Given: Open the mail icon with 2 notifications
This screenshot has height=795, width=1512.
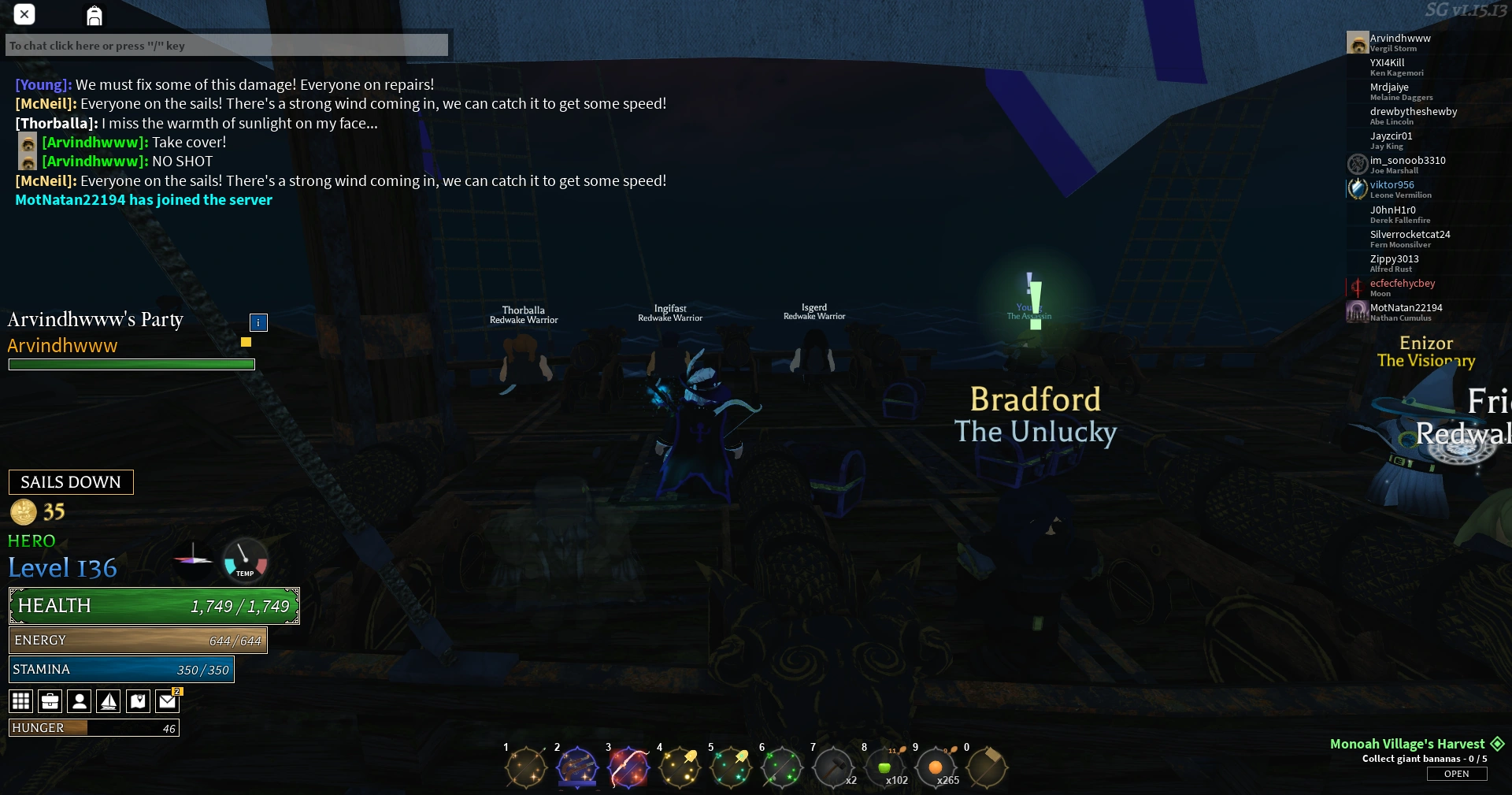Looking at the screenshot, I should [168, 701].
